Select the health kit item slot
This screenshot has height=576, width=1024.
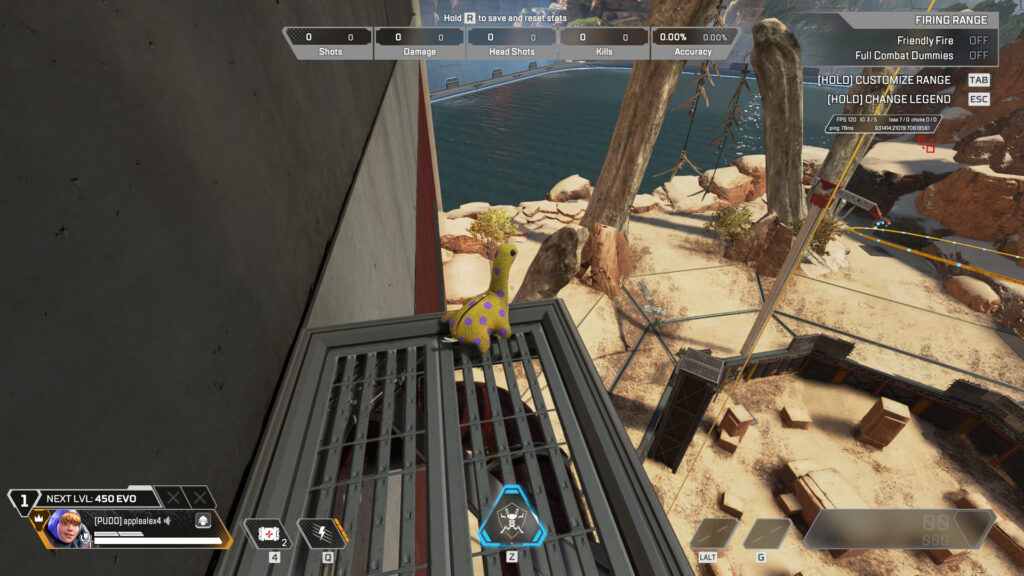267,533
